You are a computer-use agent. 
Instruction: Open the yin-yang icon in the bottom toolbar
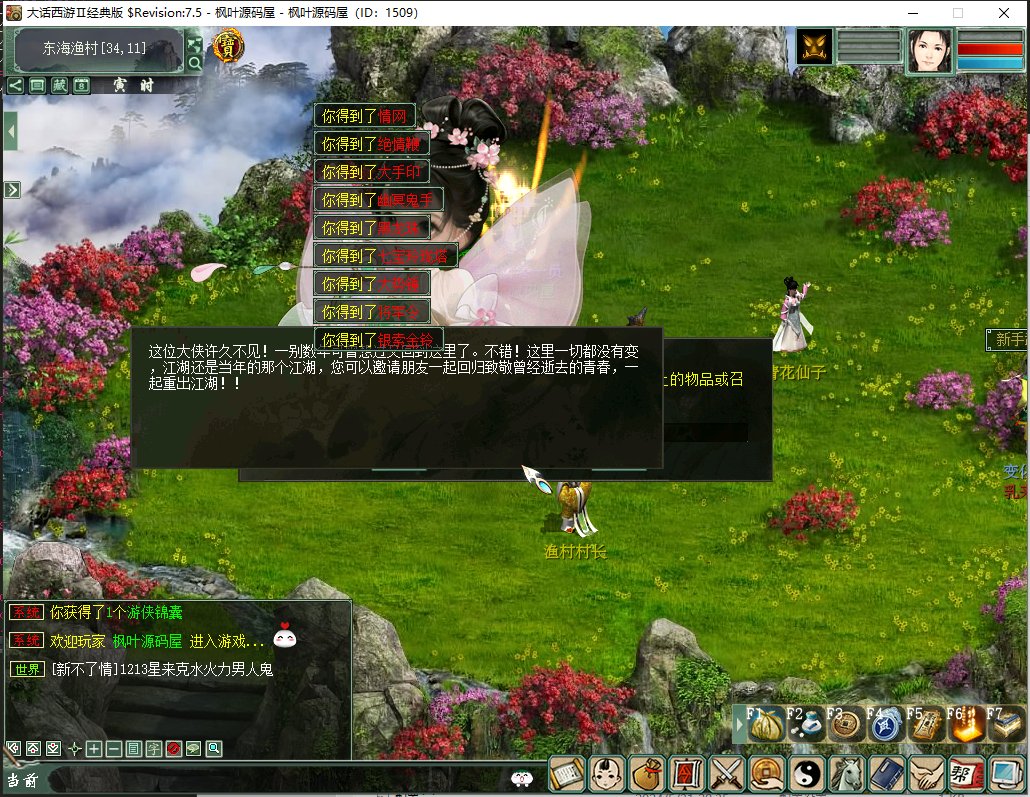coord(806,773)
